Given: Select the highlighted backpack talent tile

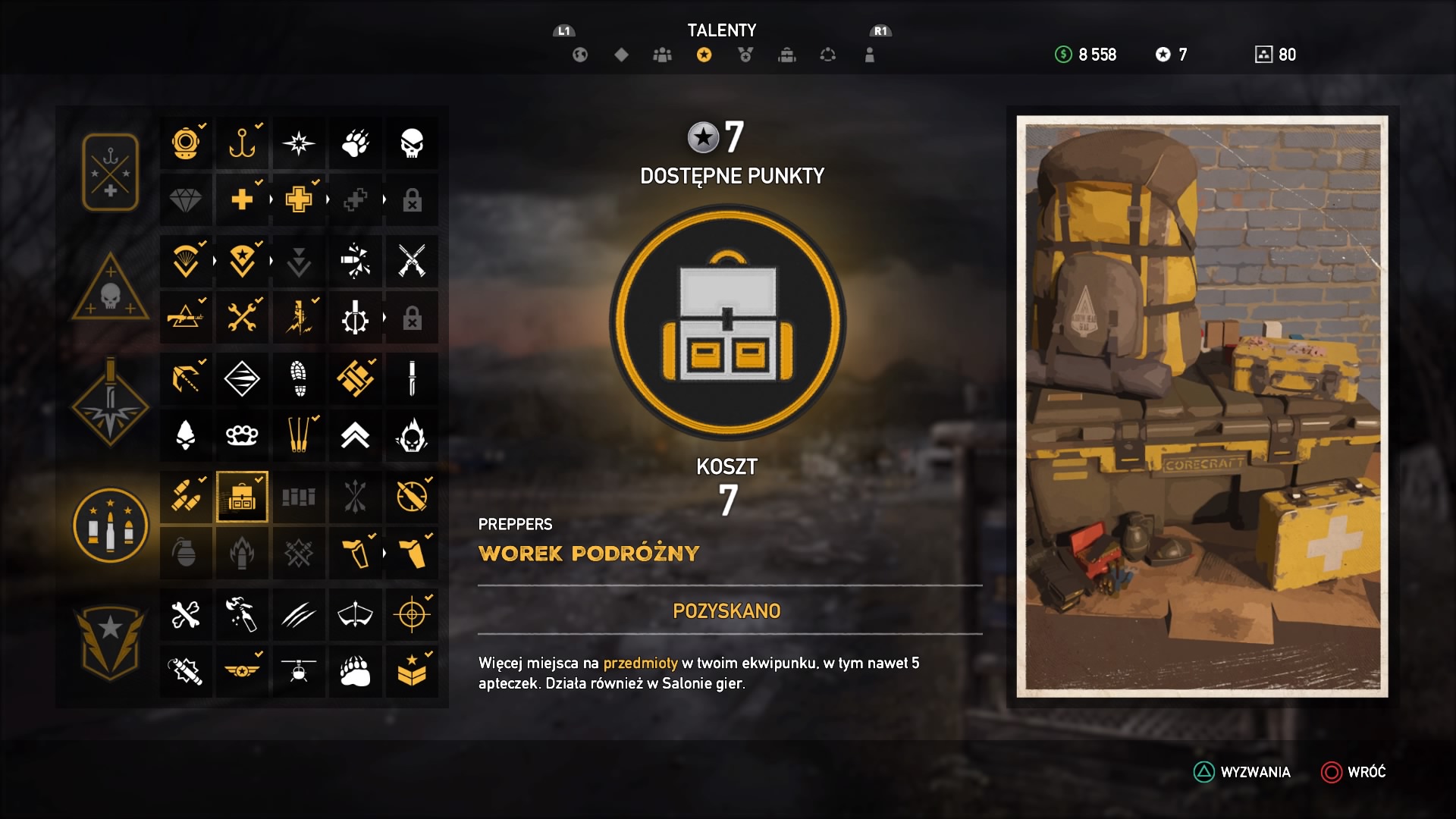Looking at the screenshot, I should pos(242,497).
